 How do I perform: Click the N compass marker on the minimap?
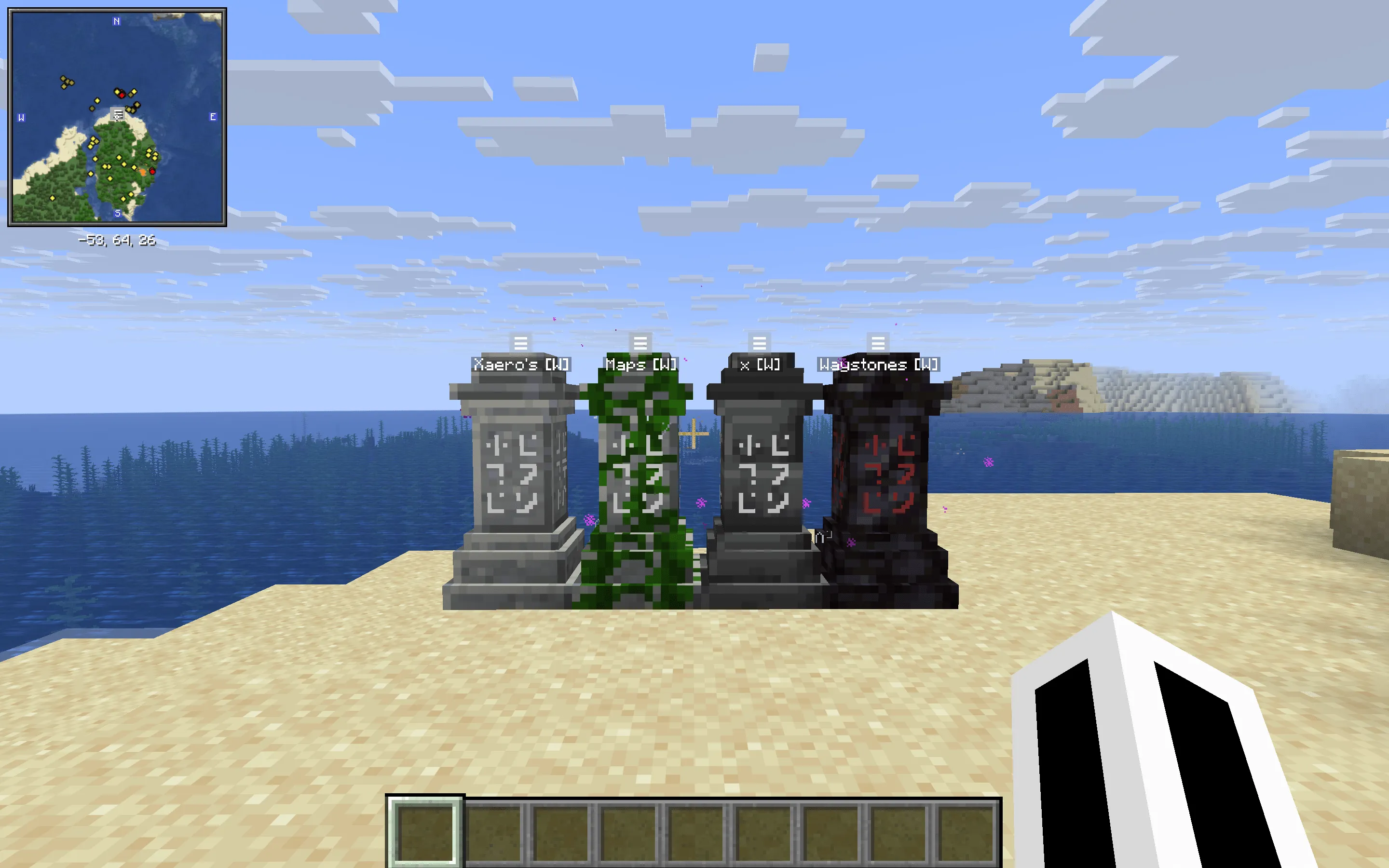(x=117, y=21)
